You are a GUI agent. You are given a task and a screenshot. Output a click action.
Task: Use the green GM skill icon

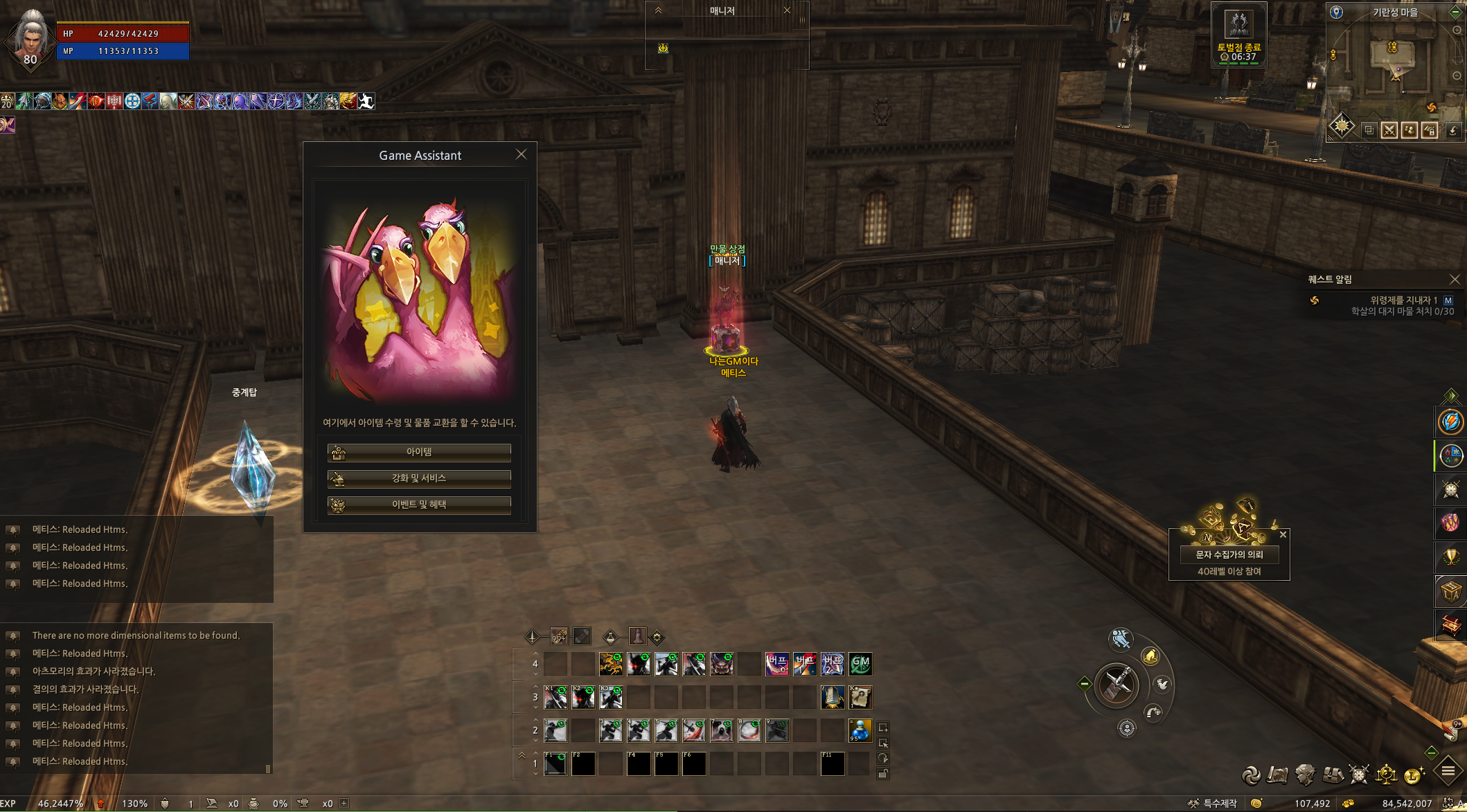(860, 664)
